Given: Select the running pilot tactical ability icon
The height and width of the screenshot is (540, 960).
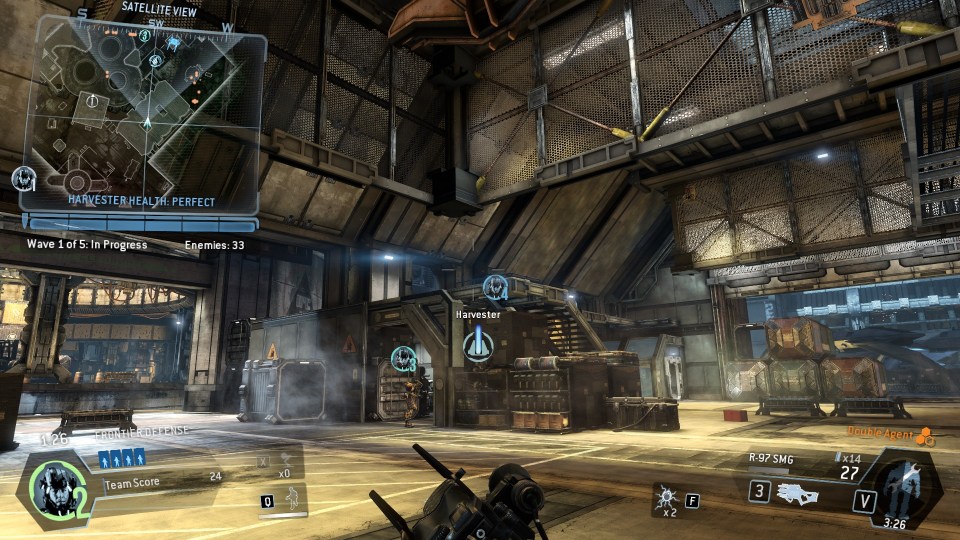Looking at the screenshot, I should pos(292,498).
